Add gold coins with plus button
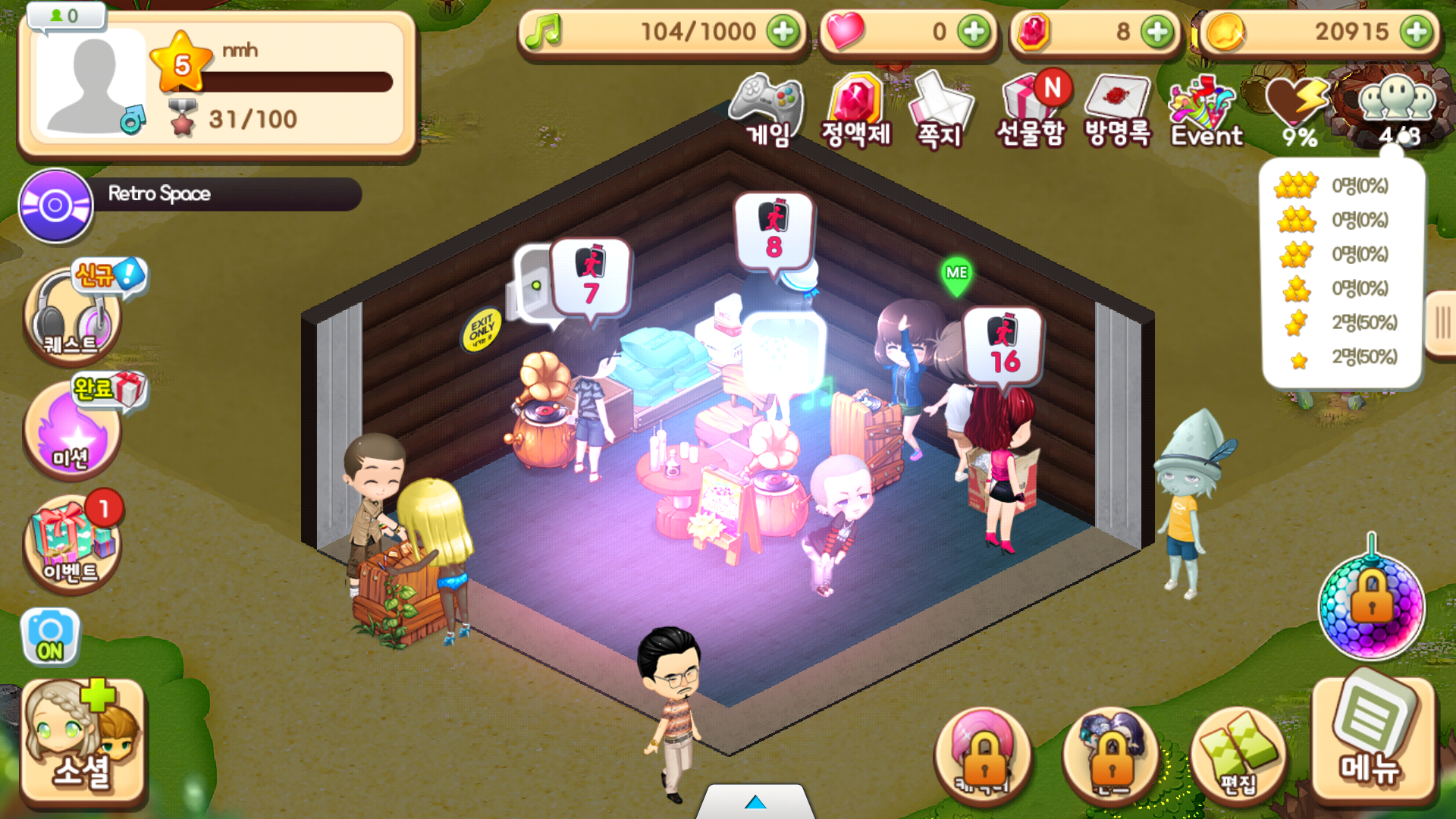This screenshot has height=819, width=1456. pos(1417,32)
